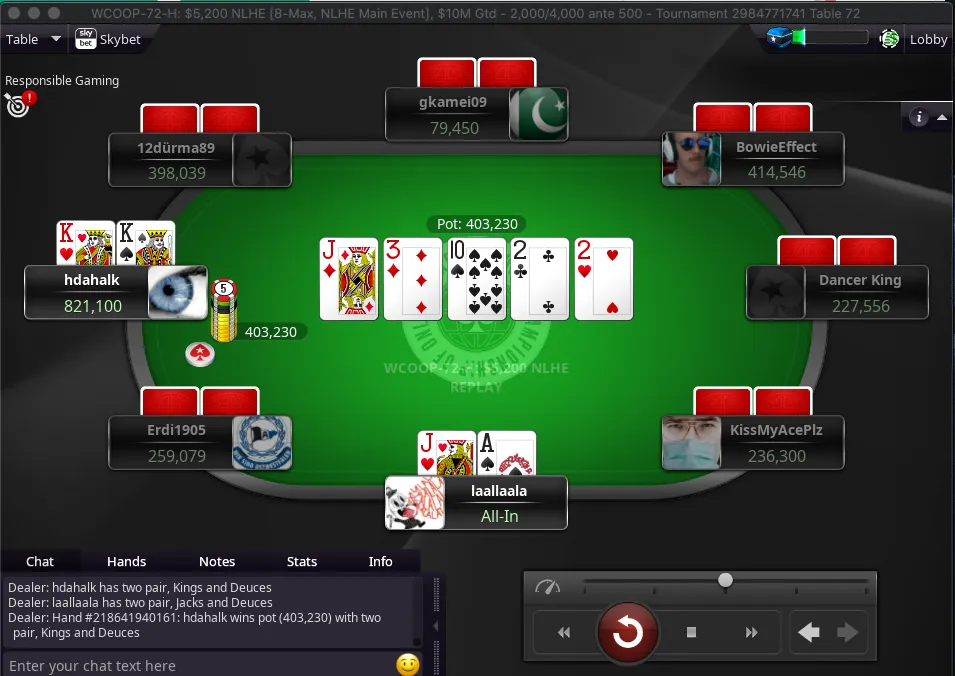955x676 pixels.
Task: Select the Chat tab
Action: 40,561
